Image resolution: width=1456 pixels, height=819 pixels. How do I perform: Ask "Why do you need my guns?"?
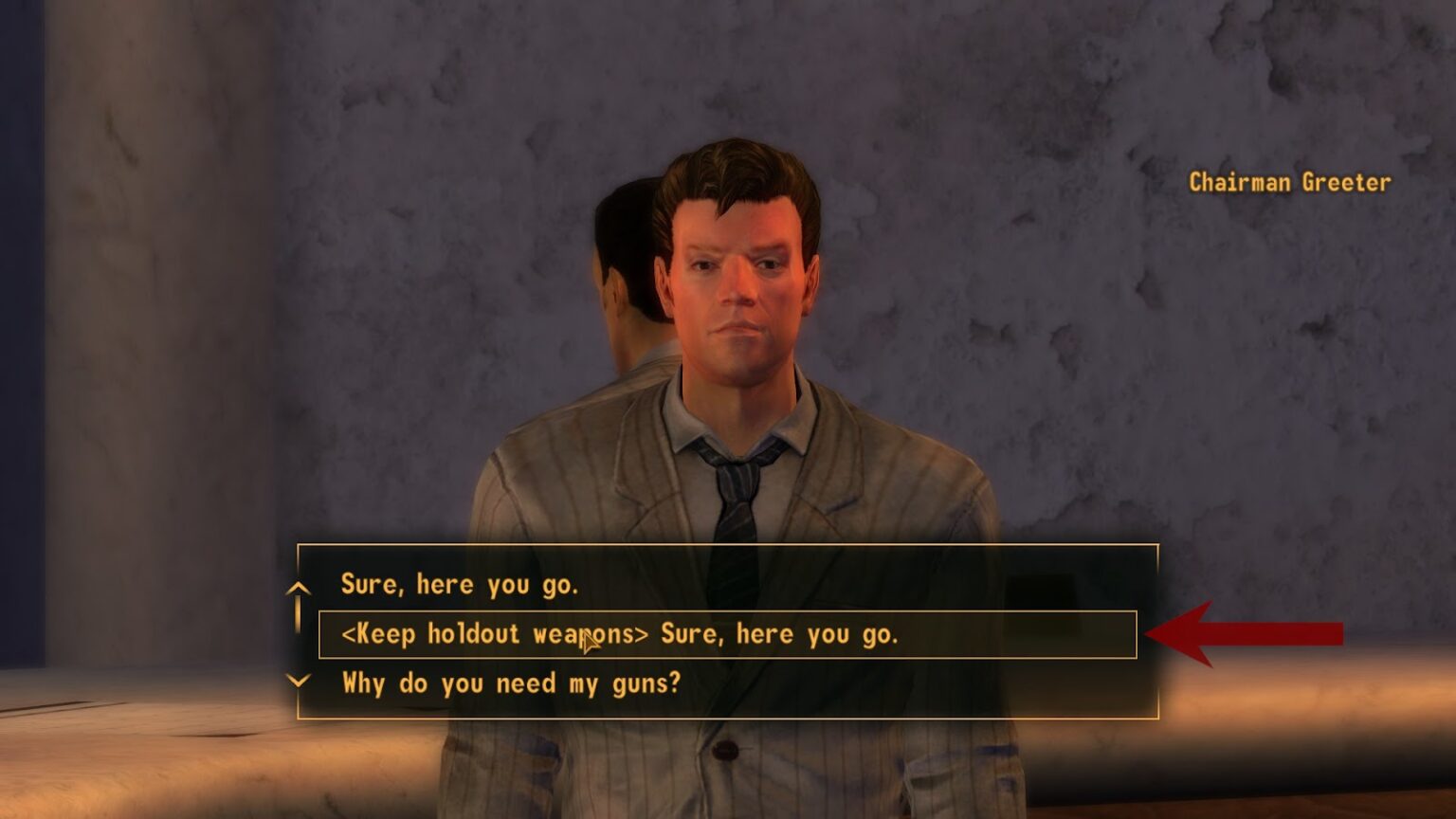[x=512, y=682]
